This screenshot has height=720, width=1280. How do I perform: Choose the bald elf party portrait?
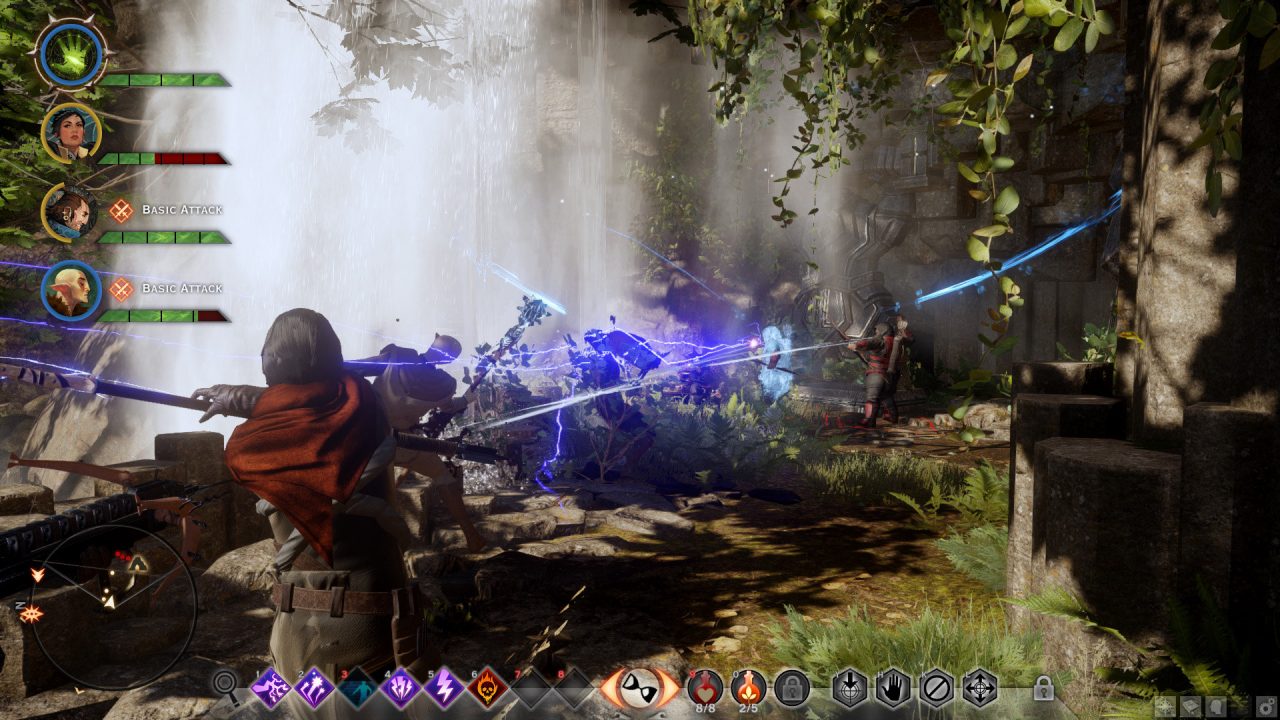72,290
